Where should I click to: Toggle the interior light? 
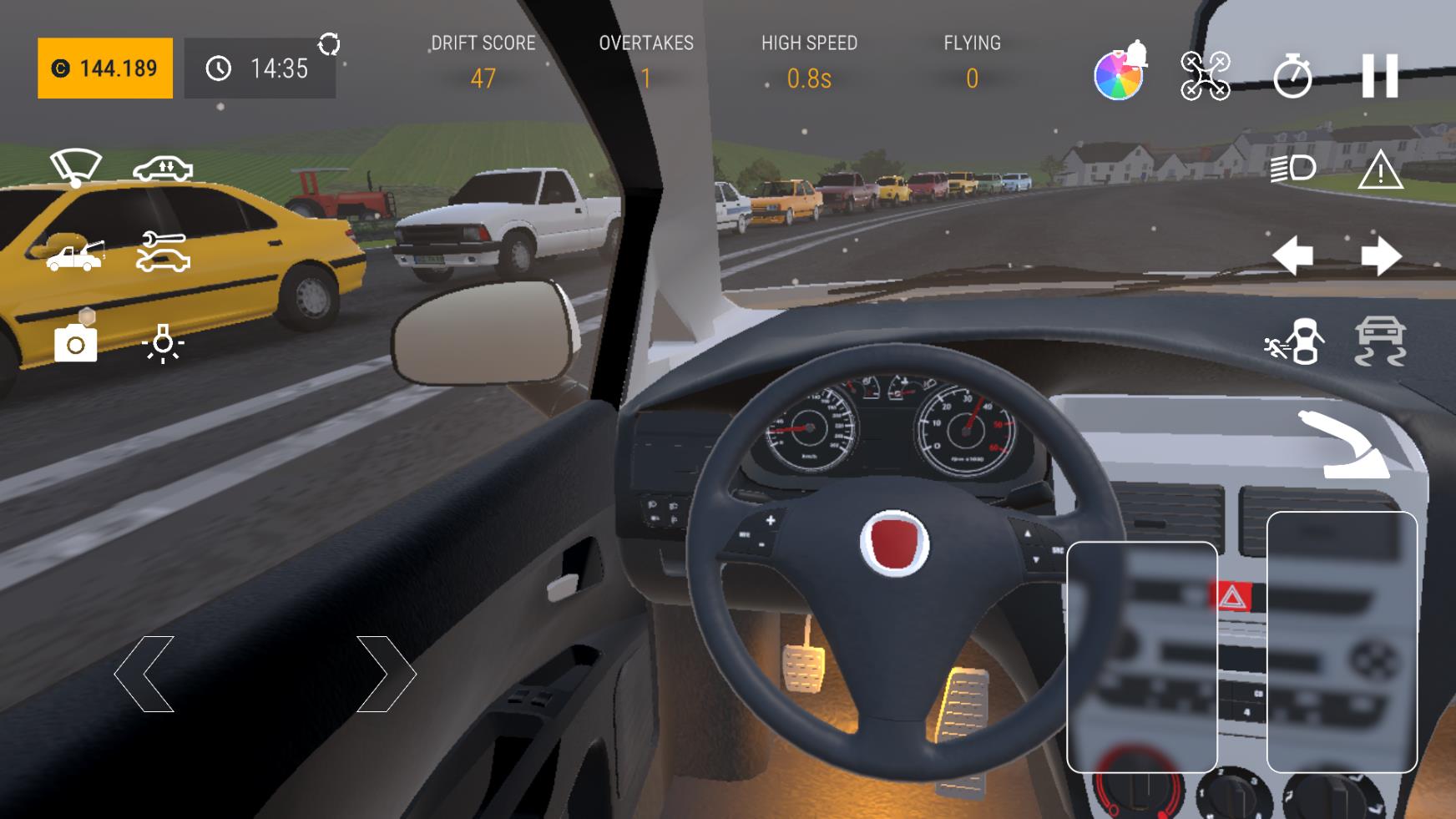(163, 343)
